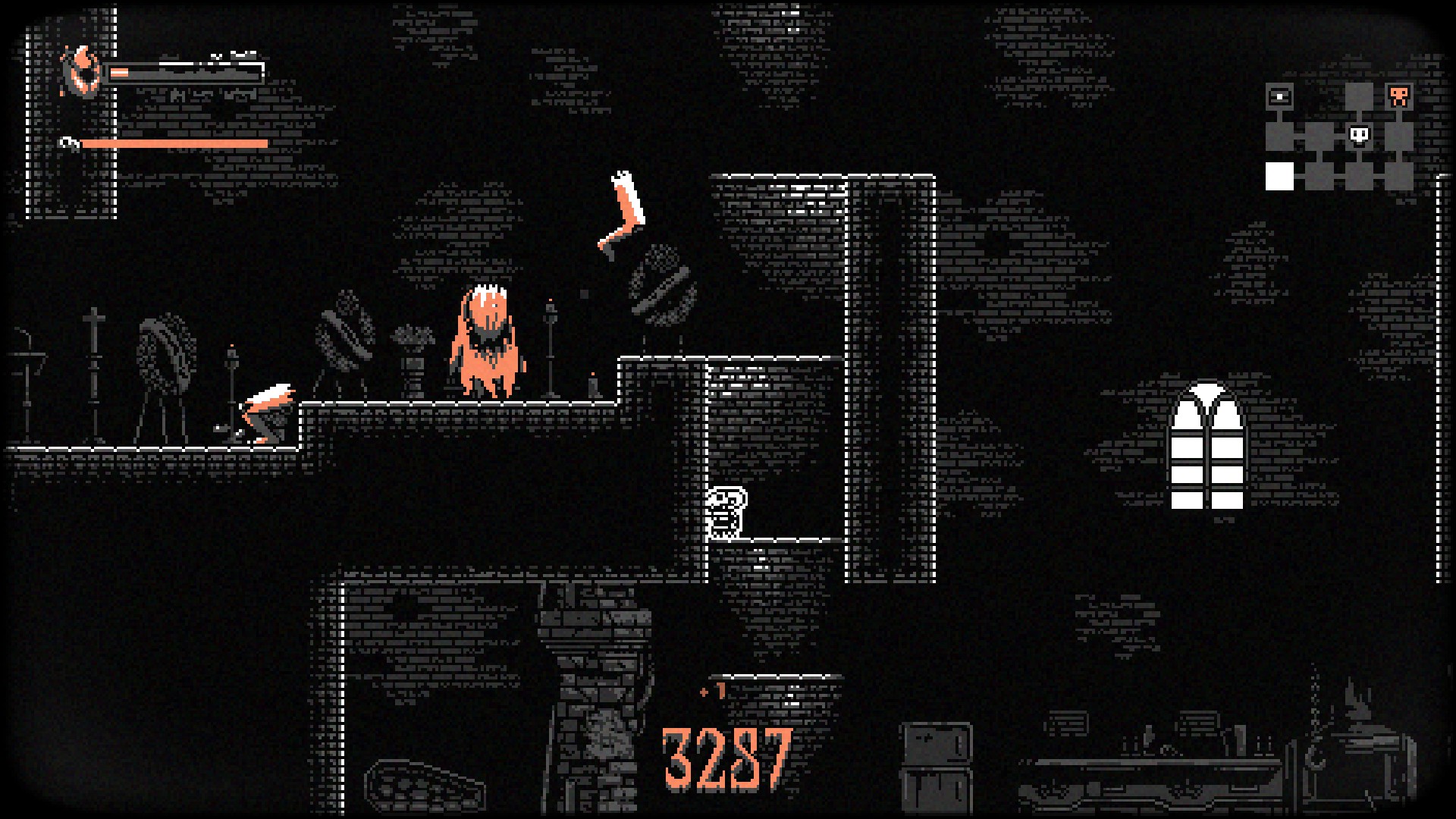Click the chest room icon on minimap
The width and height of the screenshot is (1456, 819).
[x=1279, y=96]
